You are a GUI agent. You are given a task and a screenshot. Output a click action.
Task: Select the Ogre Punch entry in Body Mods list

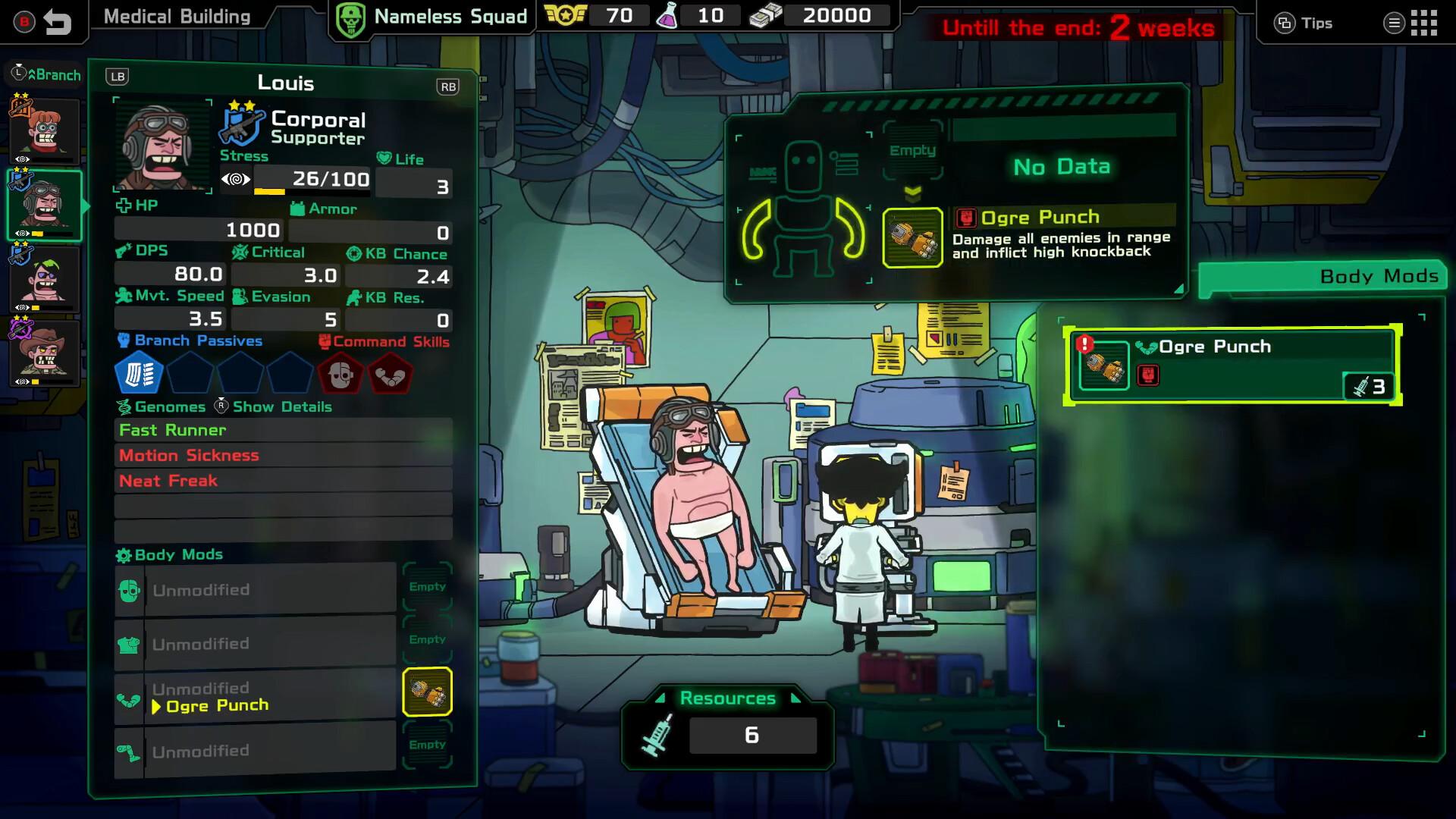(x=1232, y=366)
